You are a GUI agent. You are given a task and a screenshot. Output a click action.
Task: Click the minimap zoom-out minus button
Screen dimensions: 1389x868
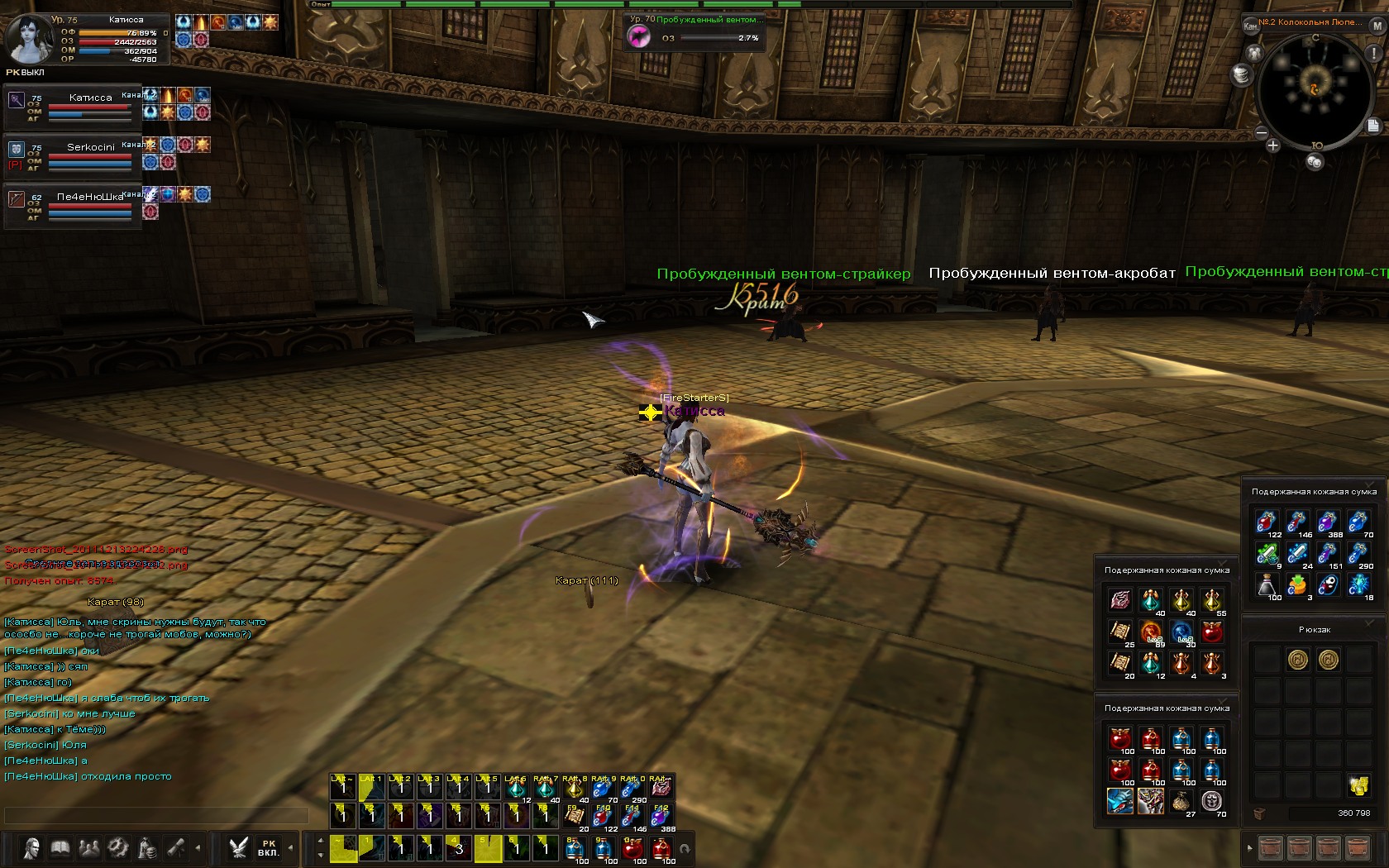coord(1262,132)
